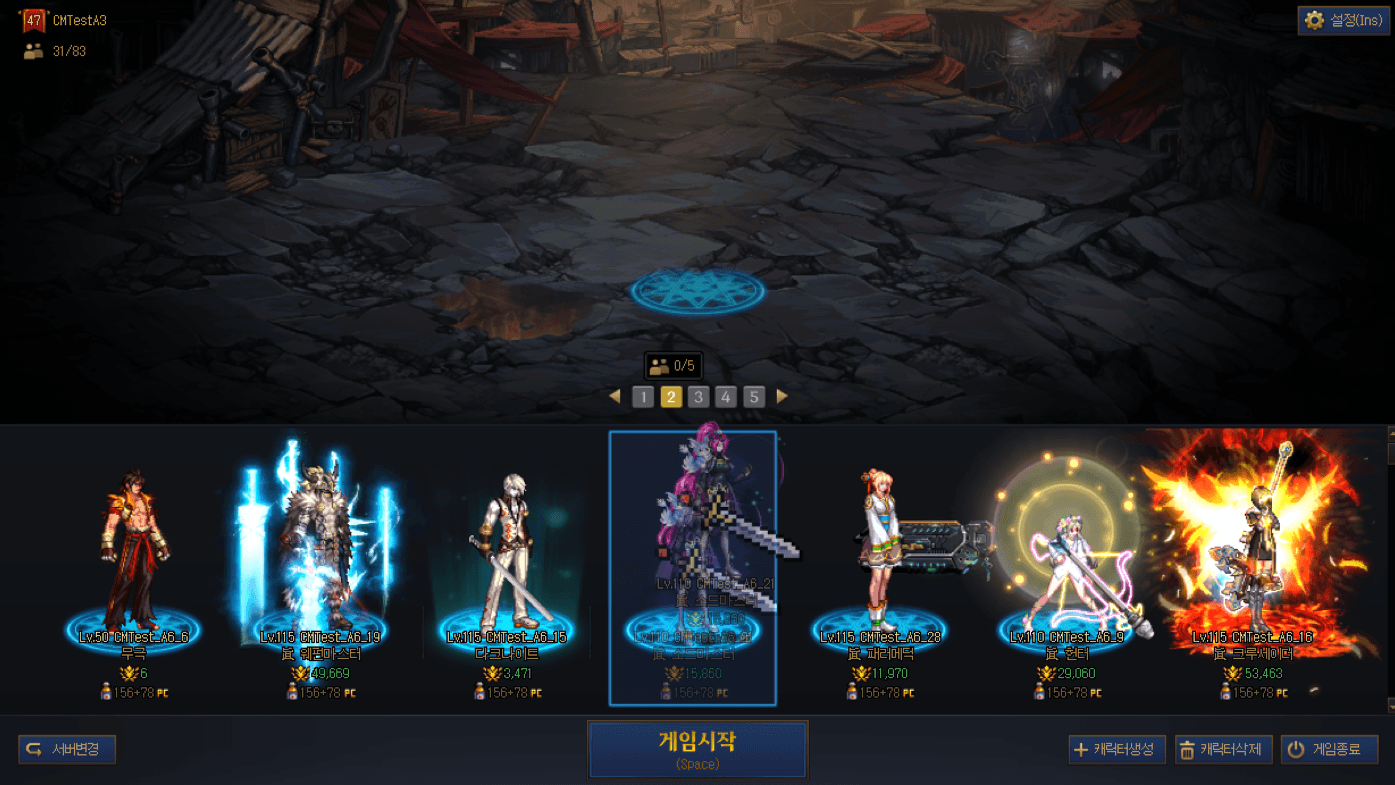Click the previous page left arrow
The image size is (1395, 785).
615,397
